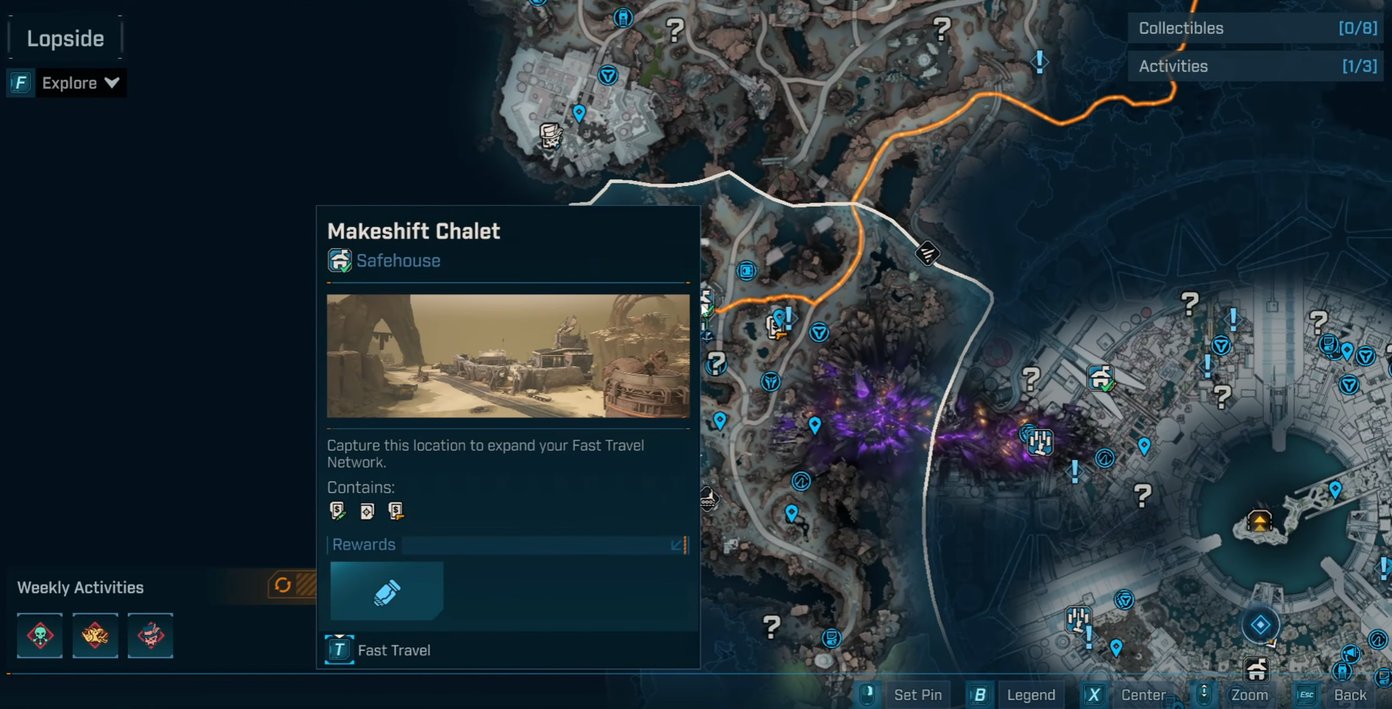
Task: Choose the Set Pin option
Action: click(904, 695)
